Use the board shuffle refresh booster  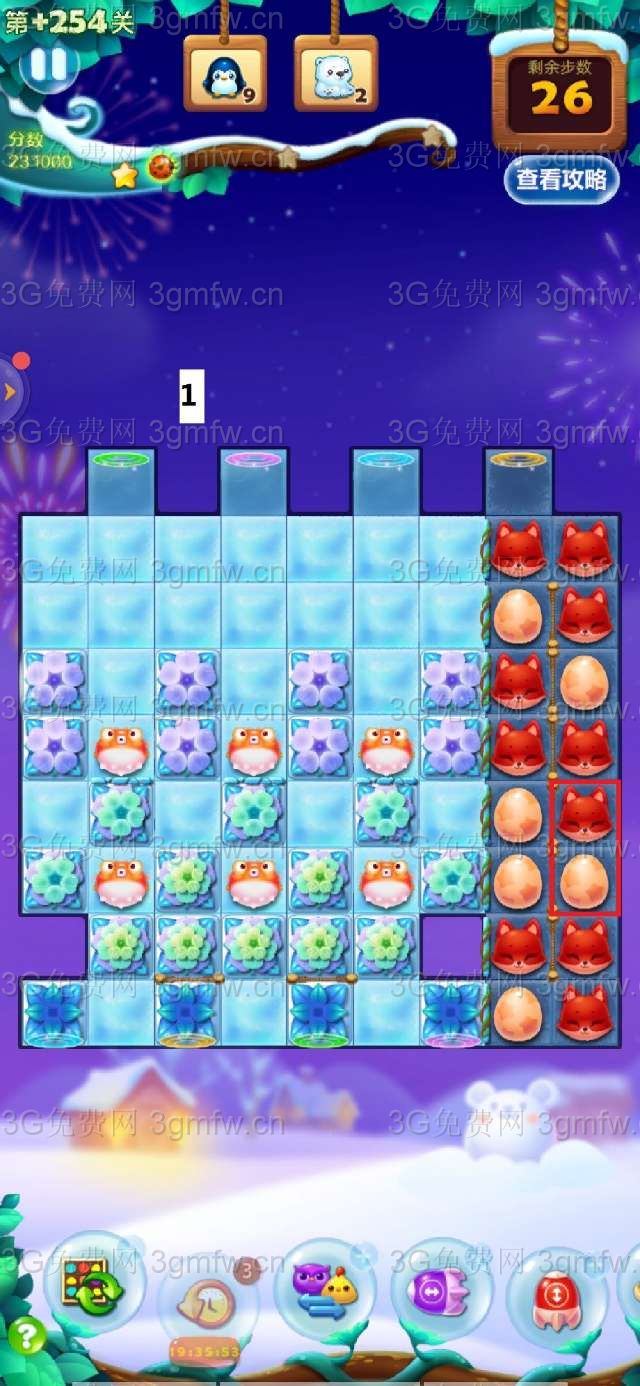point(93,1283)
